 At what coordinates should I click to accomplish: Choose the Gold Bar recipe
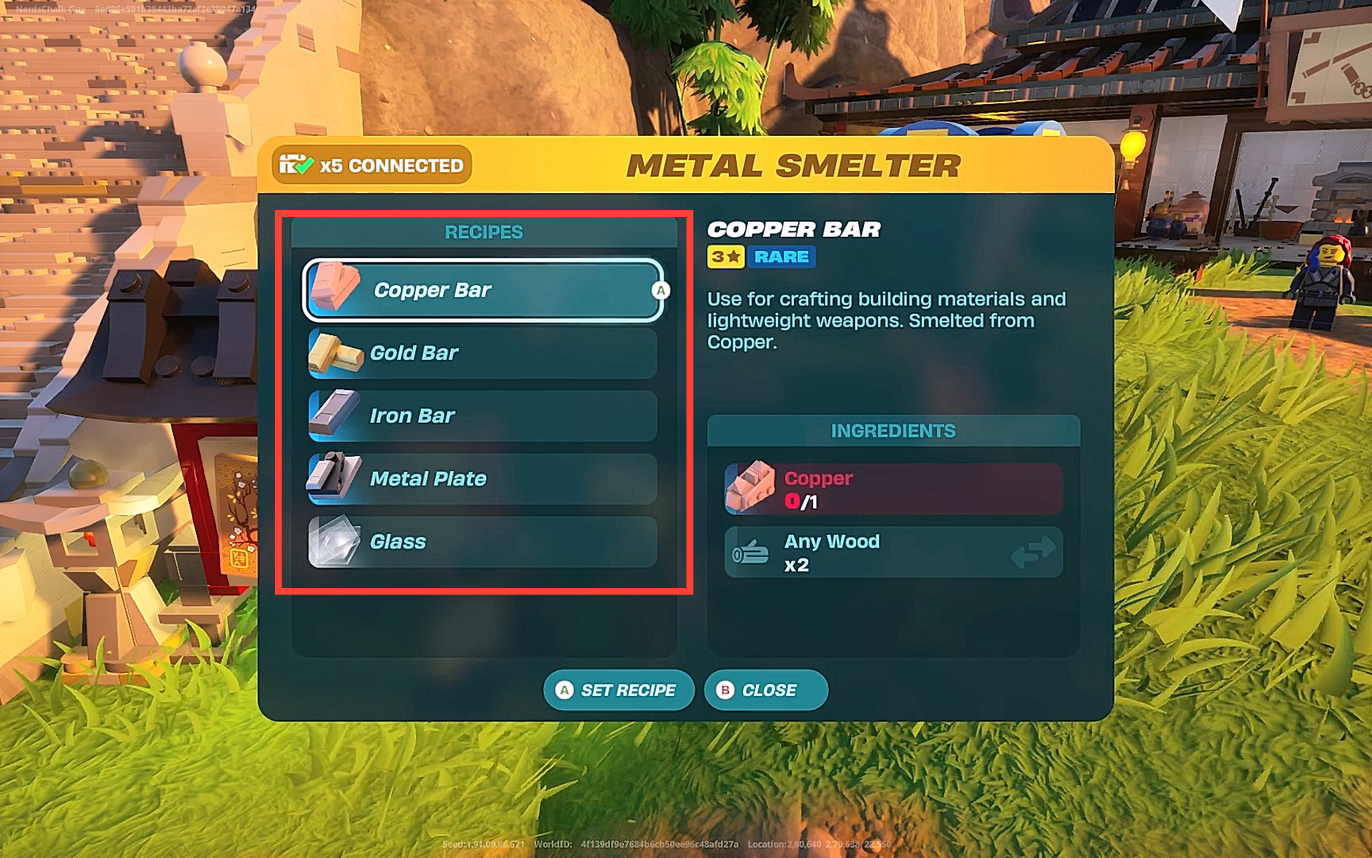tap(482, 353)
